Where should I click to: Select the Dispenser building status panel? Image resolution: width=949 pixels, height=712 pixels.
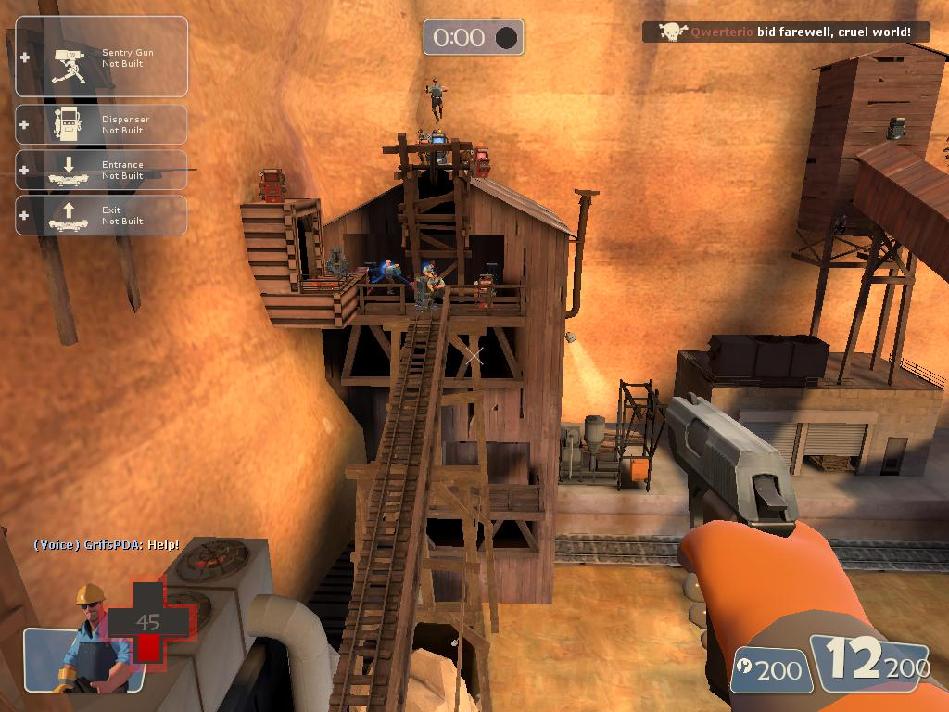point(101,125)
